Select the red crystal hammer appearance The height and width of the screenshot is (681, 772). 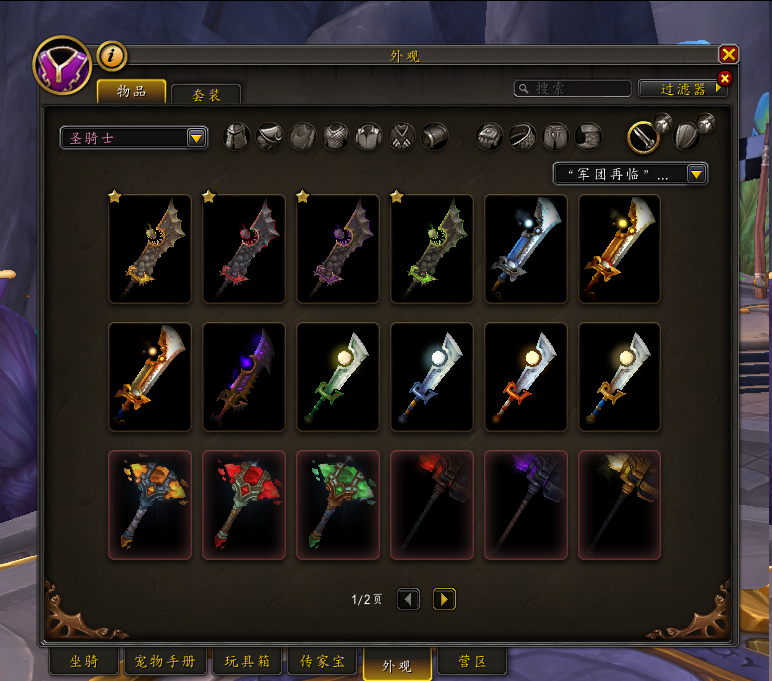tap(244, 504)
